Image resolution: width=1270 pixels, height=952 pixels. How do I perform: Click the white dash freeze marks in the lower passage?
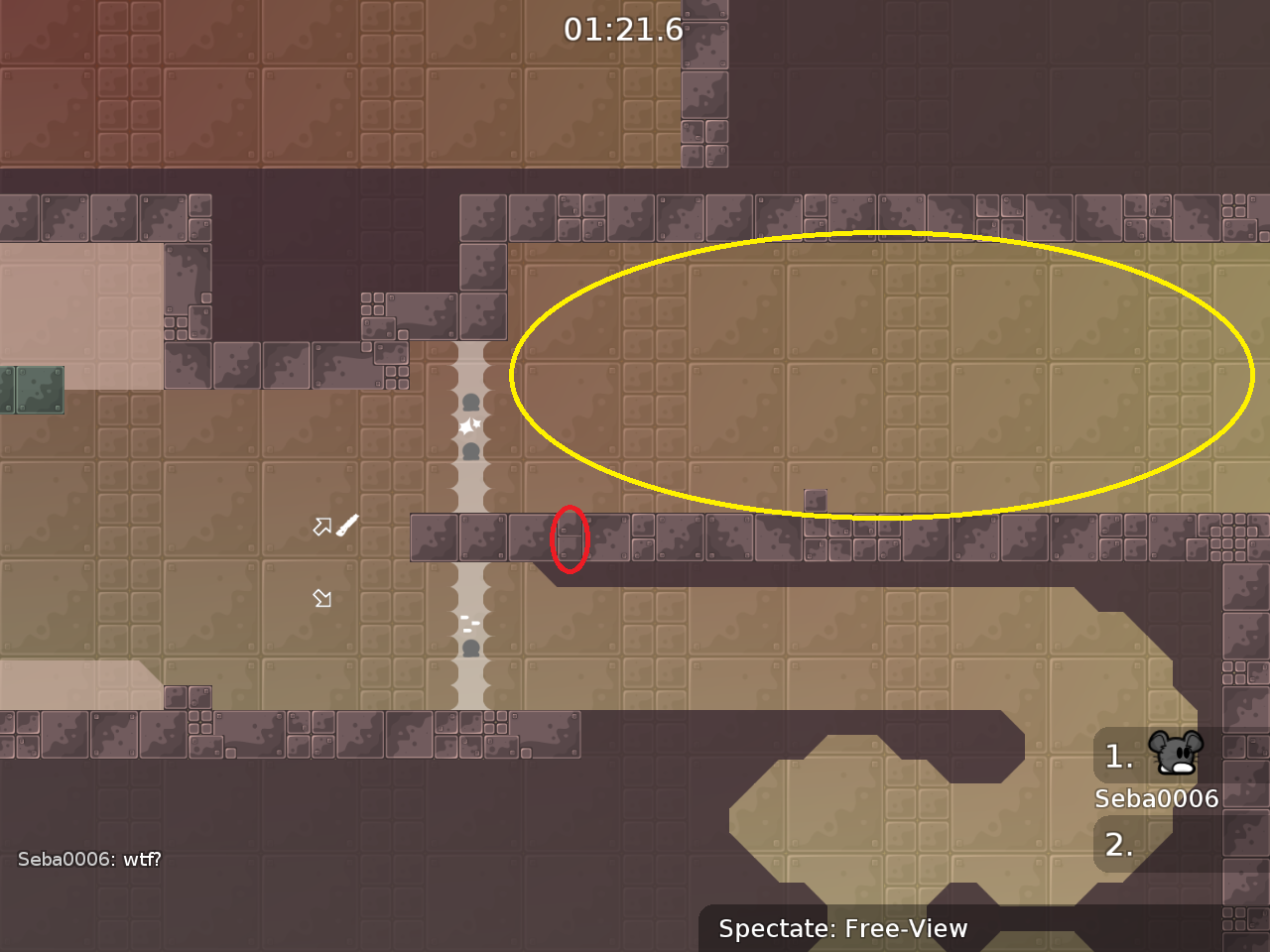coord(468,622)
